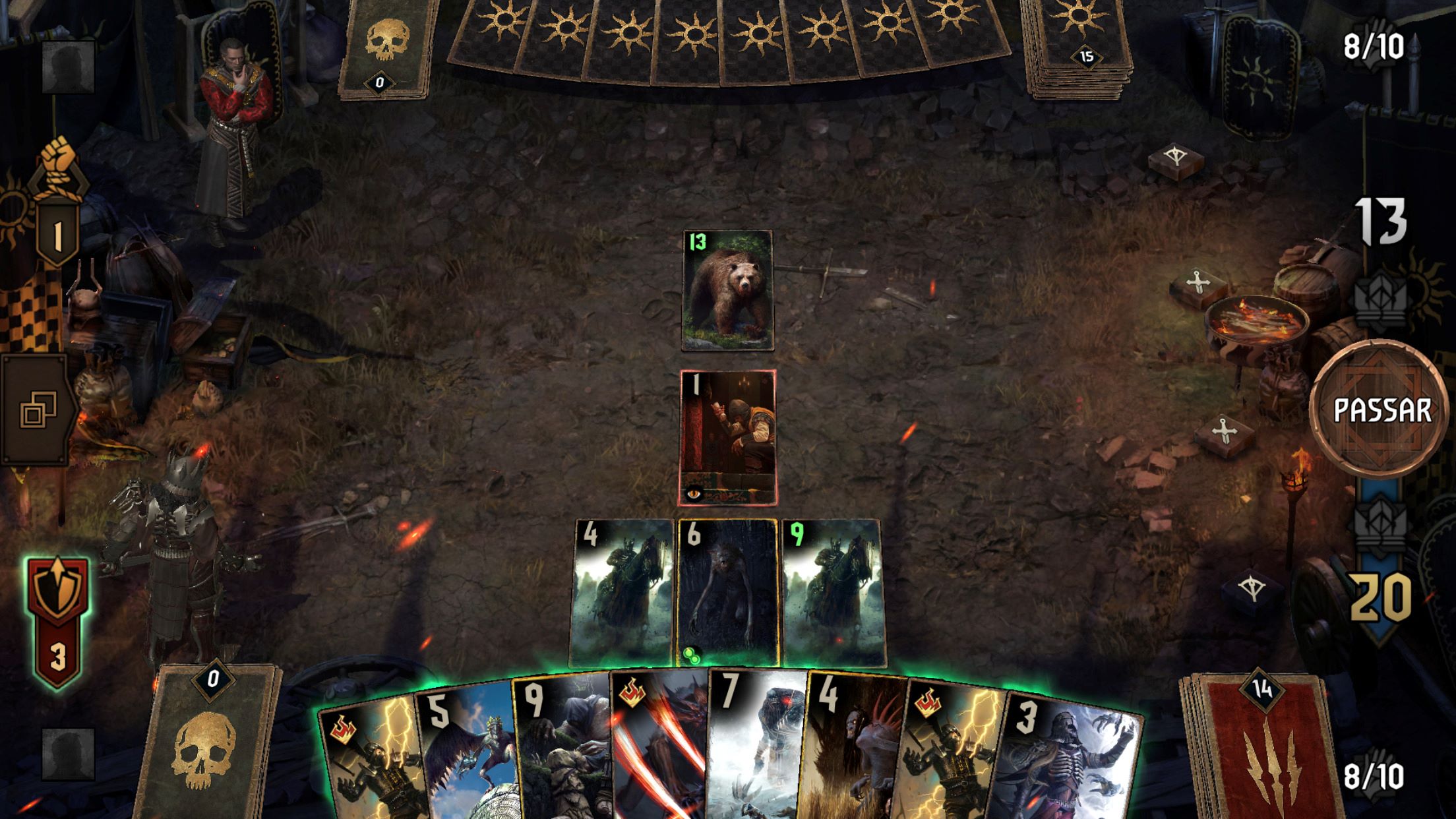This screenshot has width=1456, height=819.
Task: Inspect the opponent's deck showing 15 cards
Action: (x=1078, y=49)
